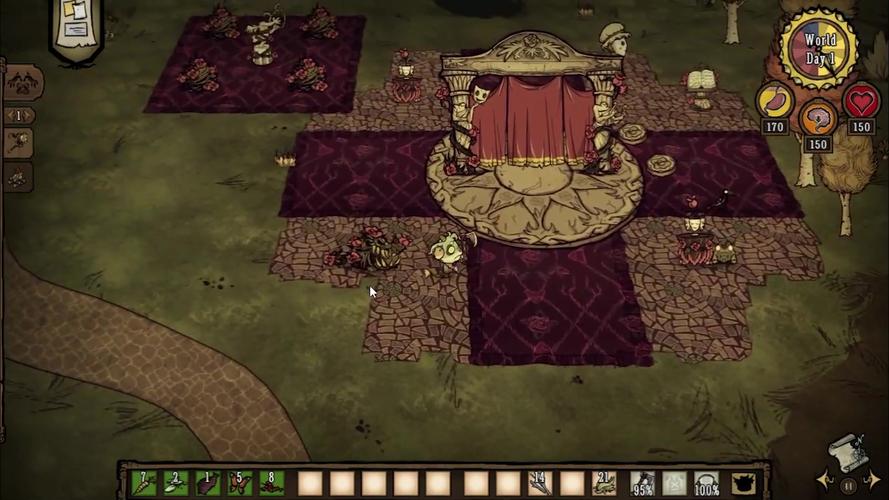Choose the cut grass stack of 21
This screenshot has width=889, height=500.
pos(604,484)
